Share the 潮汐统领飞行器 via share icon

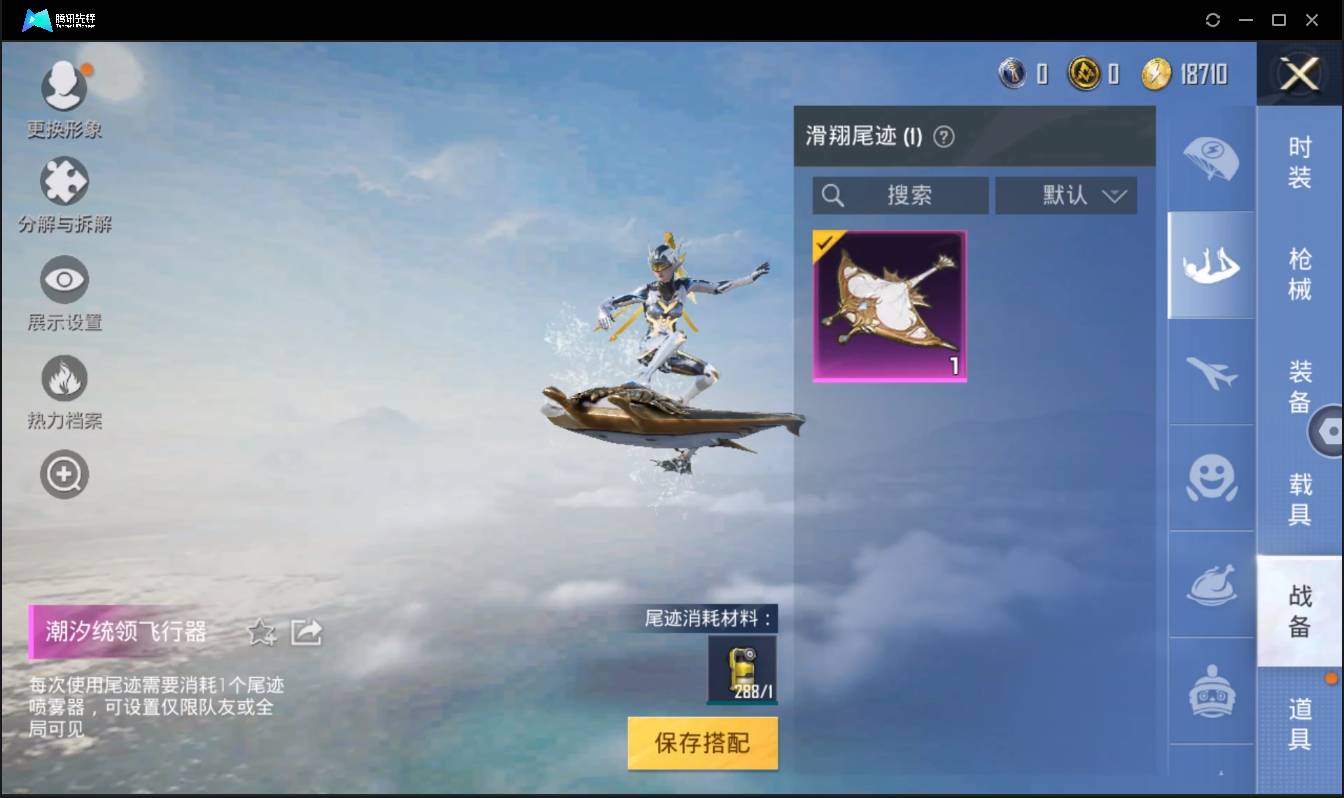click(x=307, y=631)
